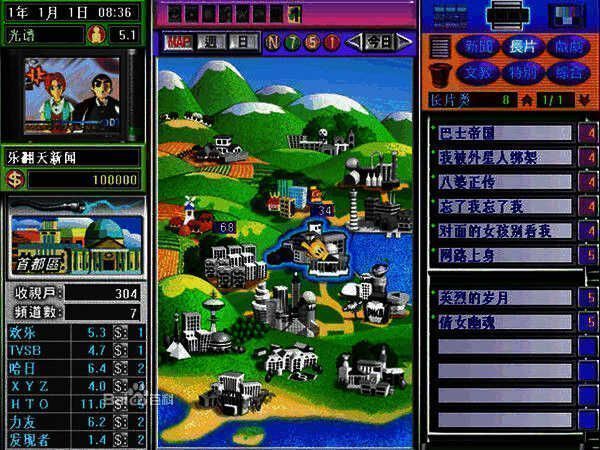Open the MAP view button
The image size is (600, 450).
click(x=178, y=42)
